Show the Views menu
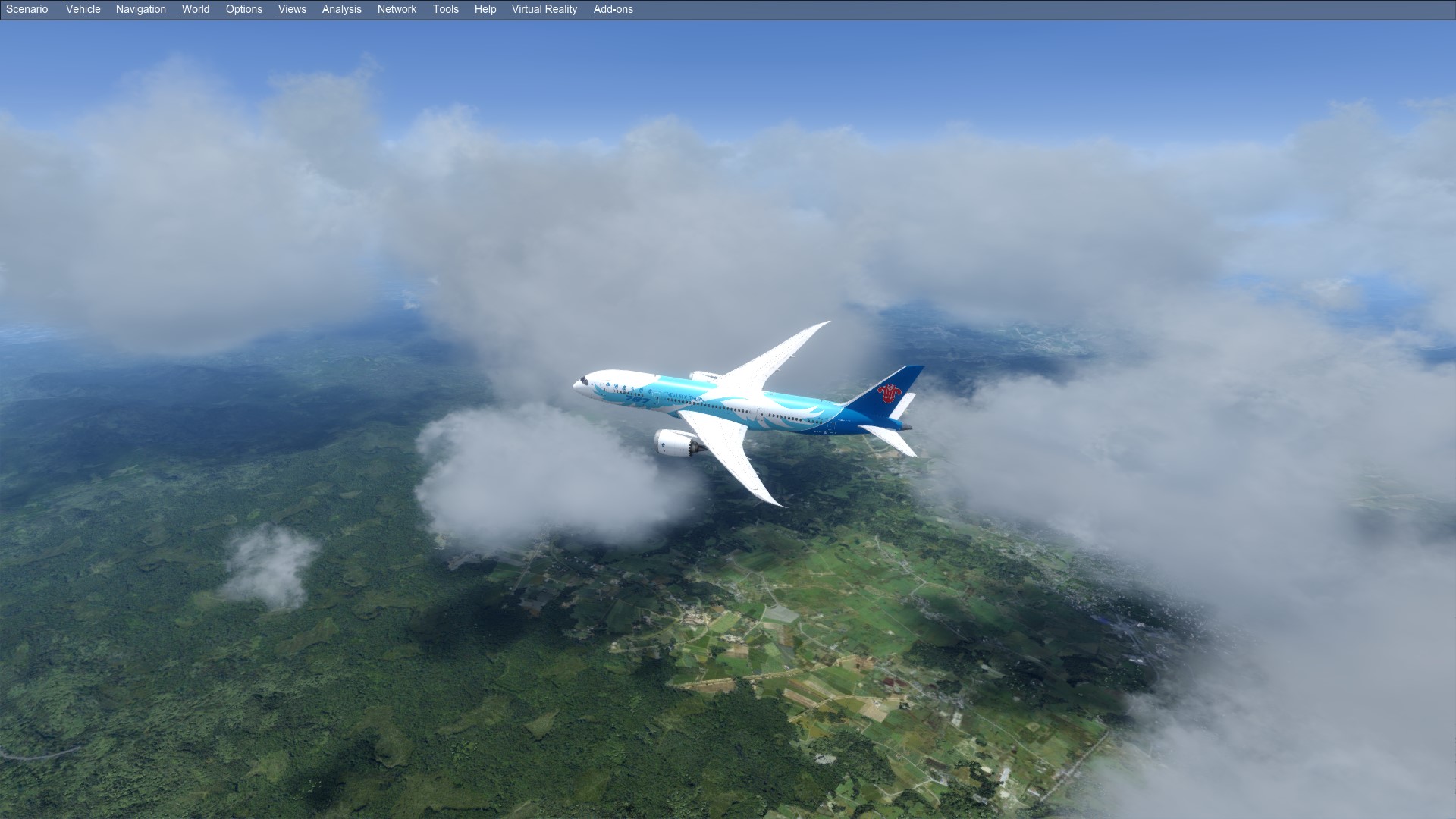1456x819 pixels. coord(292,9)
